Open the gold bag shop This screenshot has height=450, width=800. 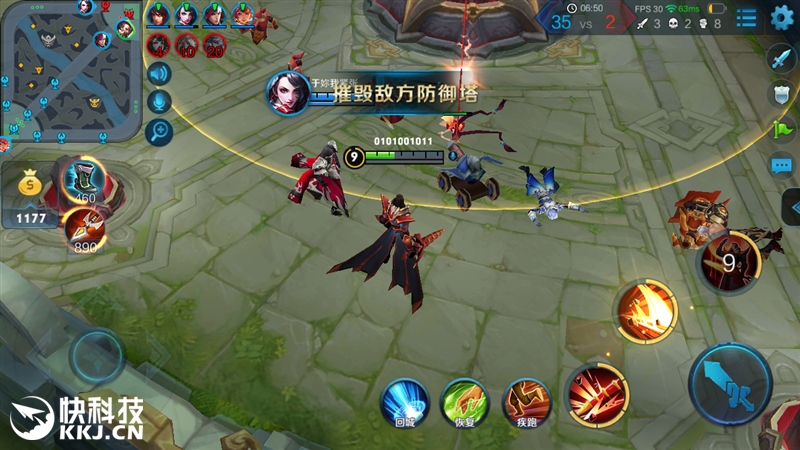point(32,184)
